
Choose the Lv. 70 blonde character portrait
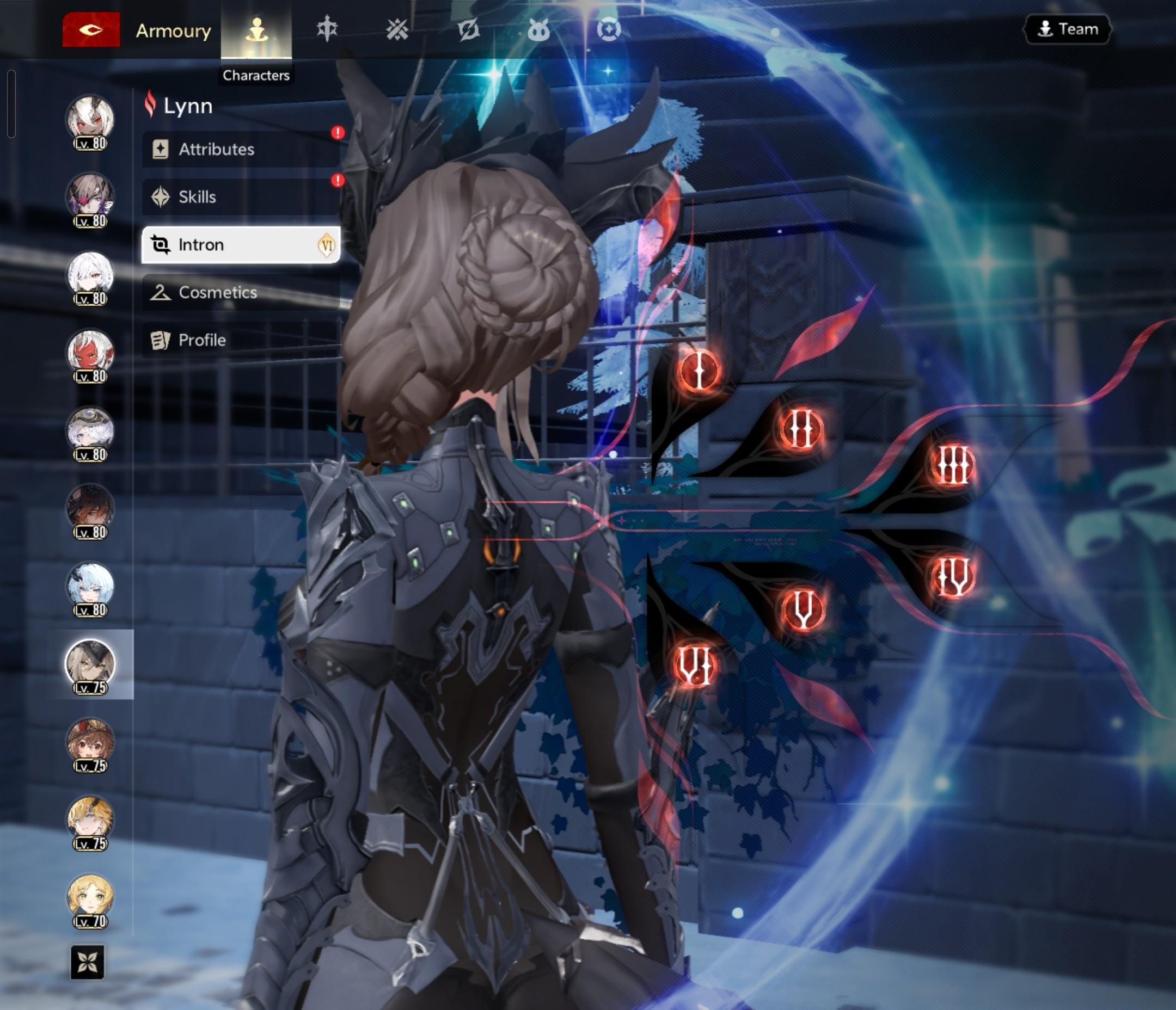(90, 899)
